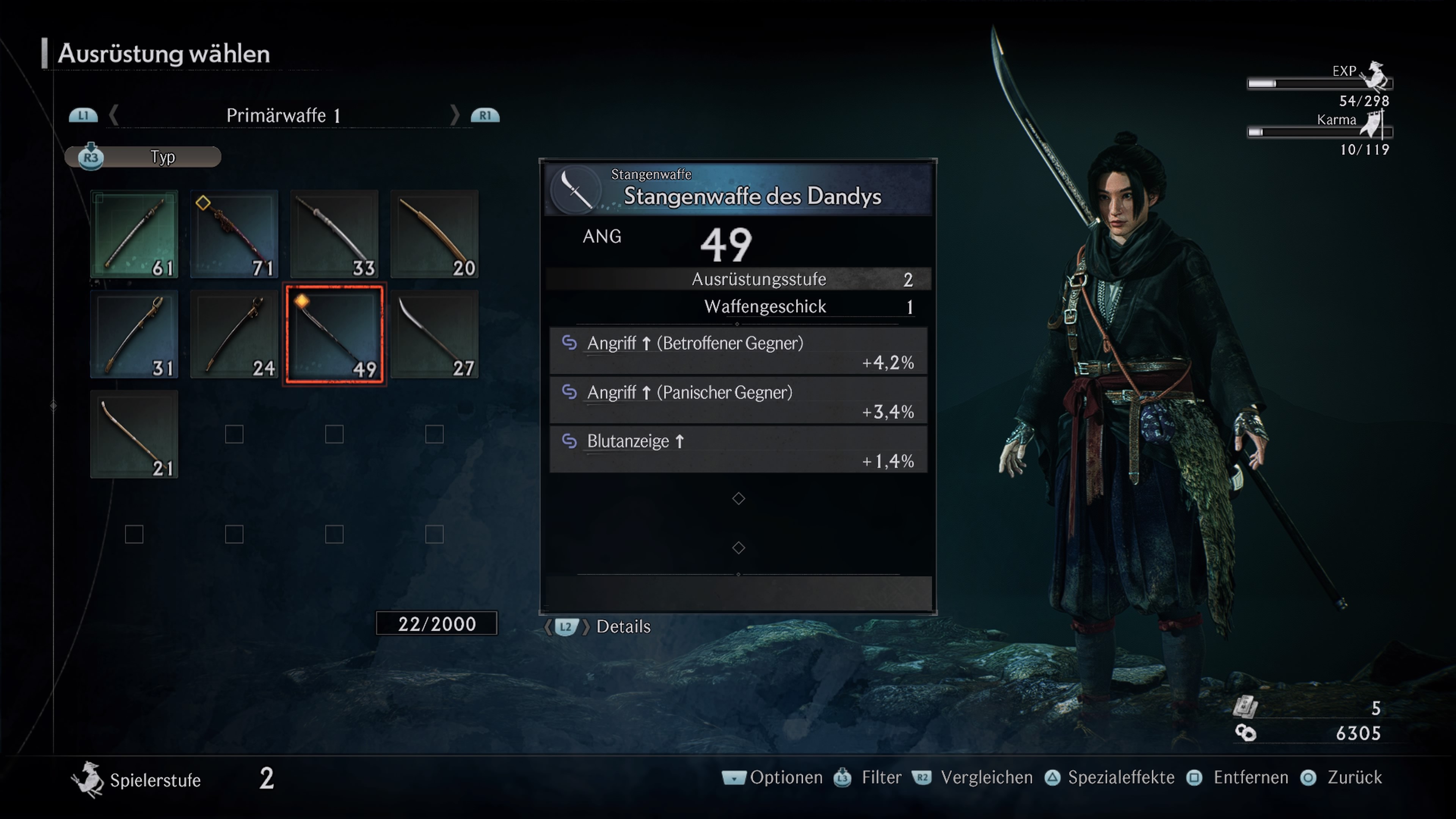Viewport: 1456px width, 819px height.
Task: Choose the weapon slot showing 31
Action: (135, 334)
